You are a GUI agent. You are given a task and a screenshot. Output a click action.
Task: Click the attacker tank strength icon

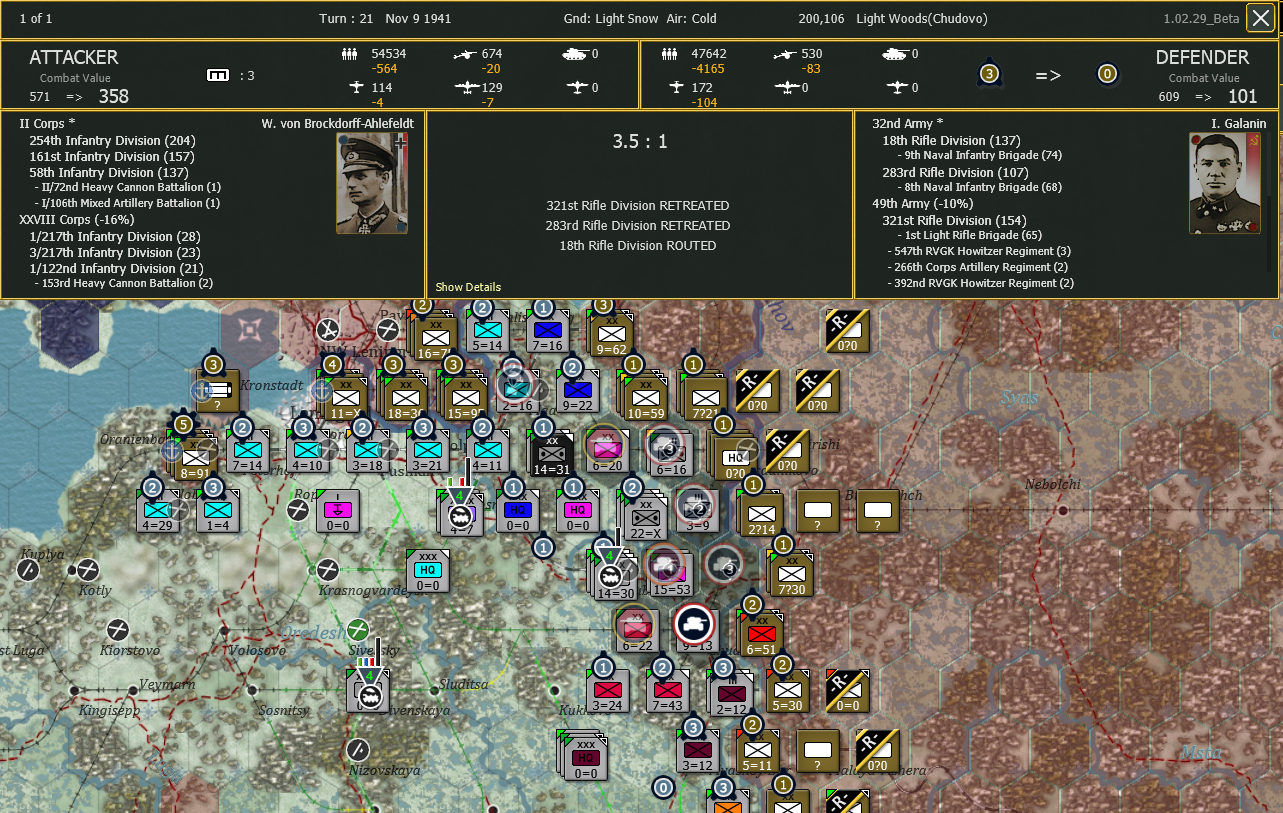coord(576,54)
